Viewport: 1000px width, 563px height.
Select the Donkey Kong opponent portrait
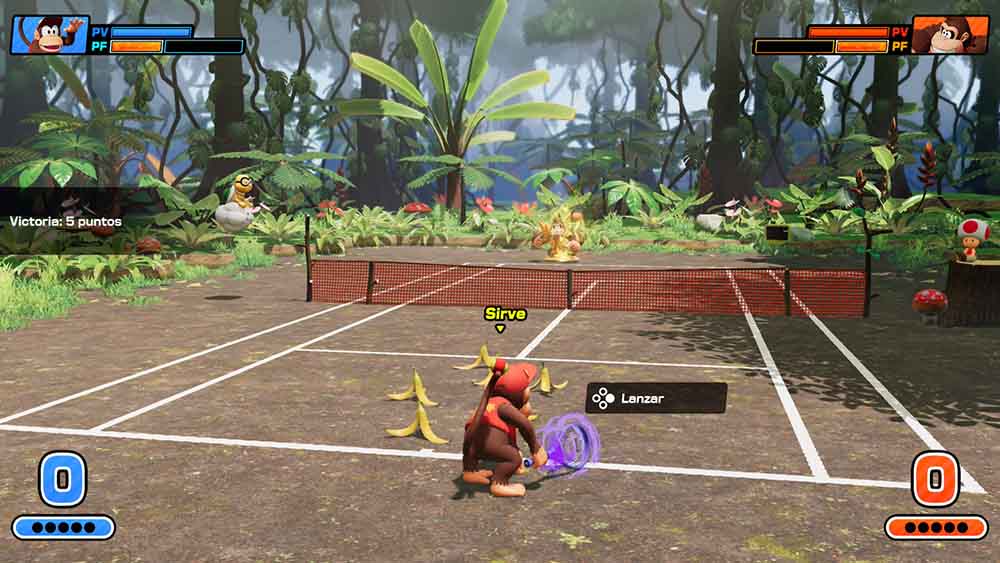click(951, 35)
